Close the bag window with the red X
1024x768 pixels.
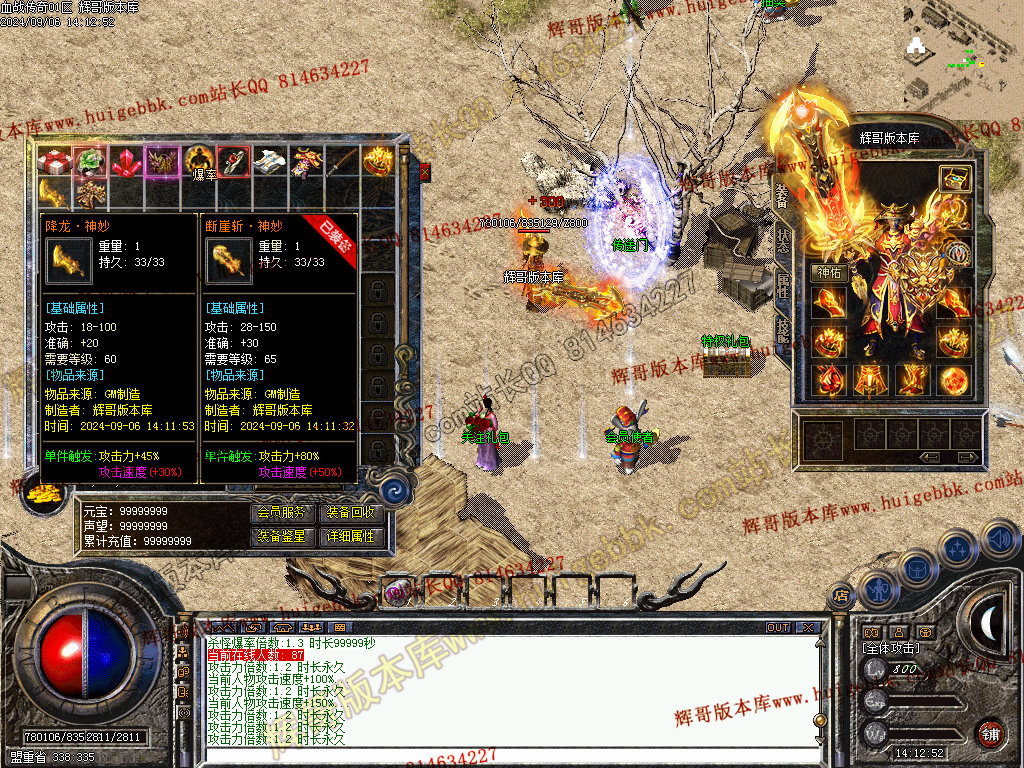(424, 172)
